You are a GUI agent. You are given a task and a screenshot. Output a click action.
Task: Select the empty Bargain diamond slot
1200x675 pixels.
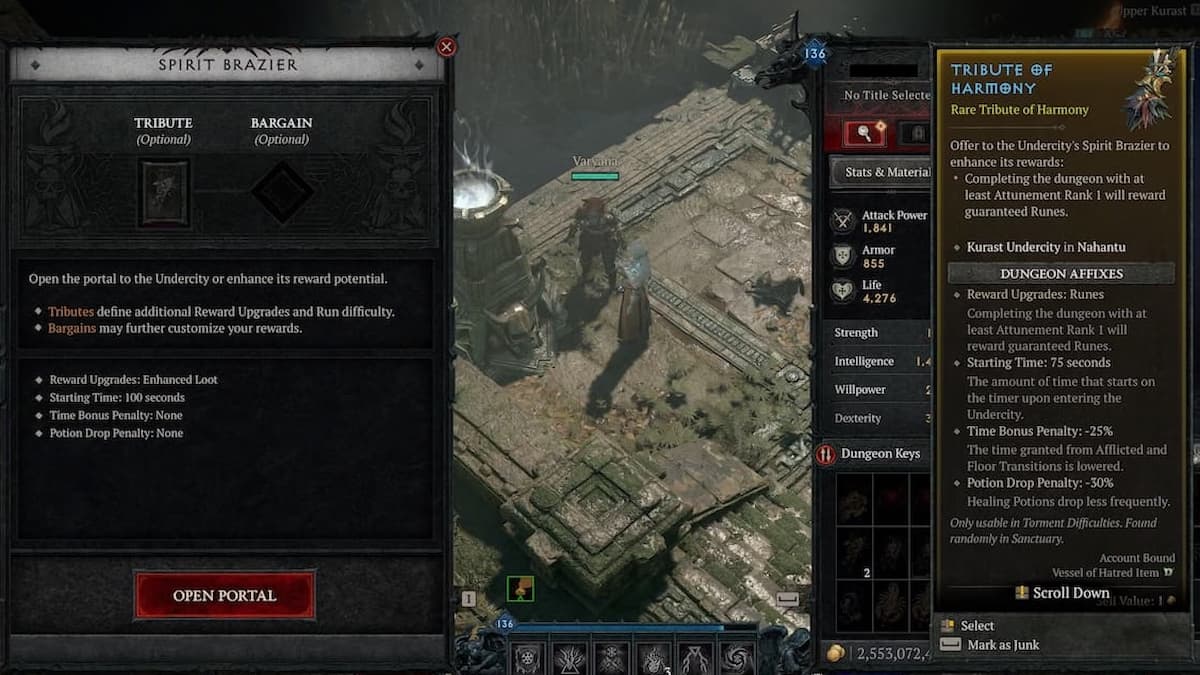282,192
